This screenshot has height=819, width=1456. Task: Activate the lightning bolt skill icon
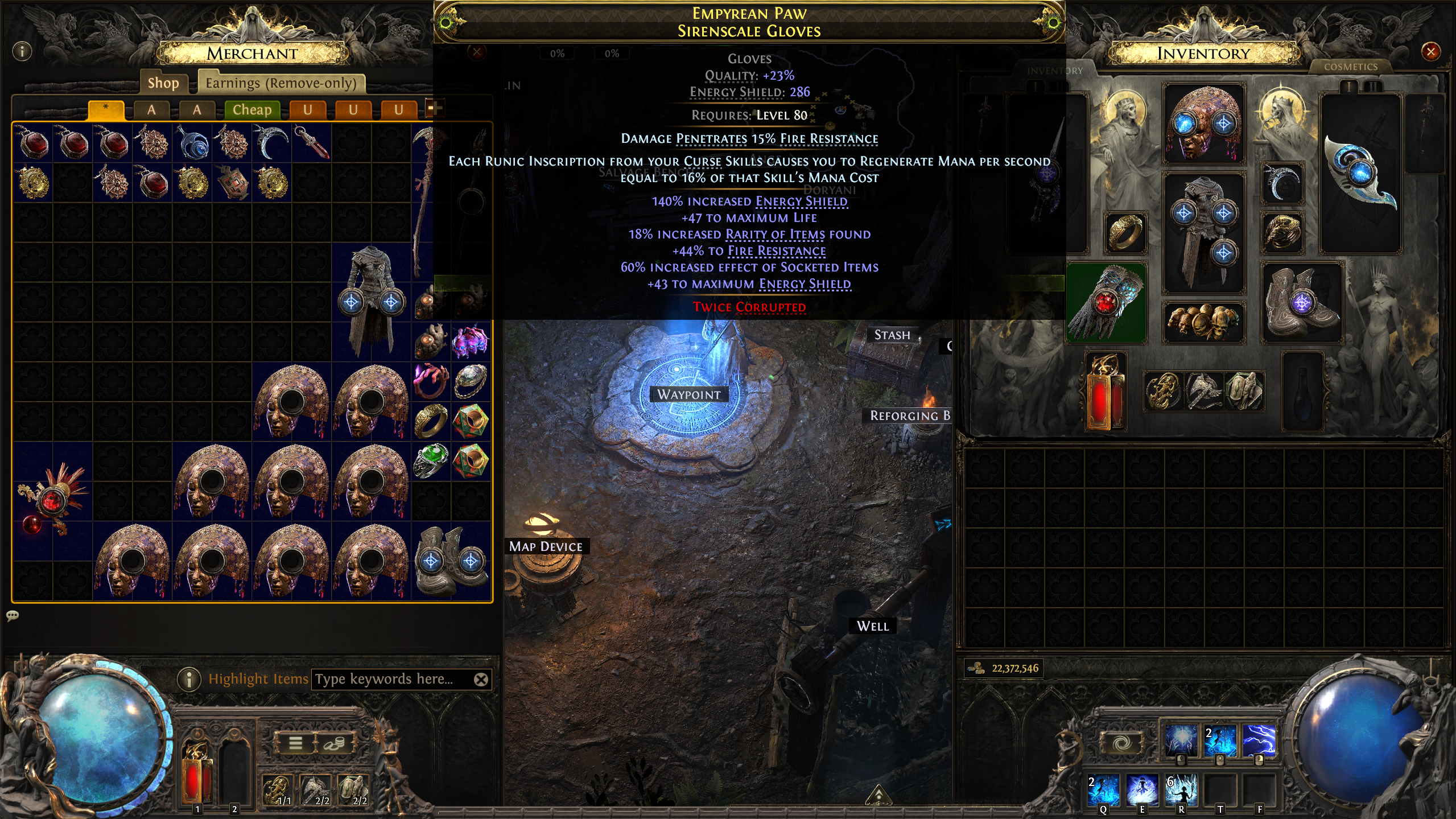tap(1259, 740)
